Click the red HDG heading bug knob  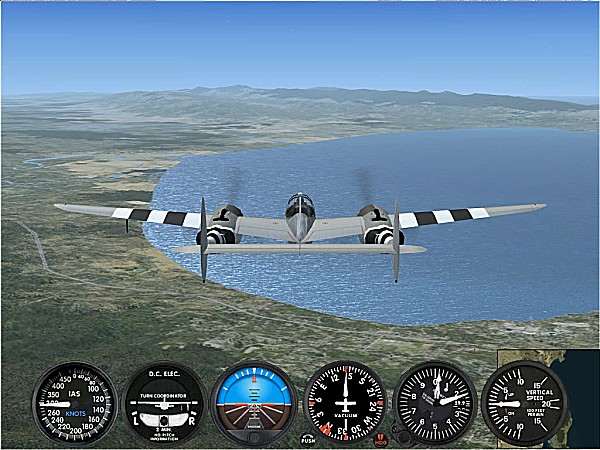coord(381,438)
